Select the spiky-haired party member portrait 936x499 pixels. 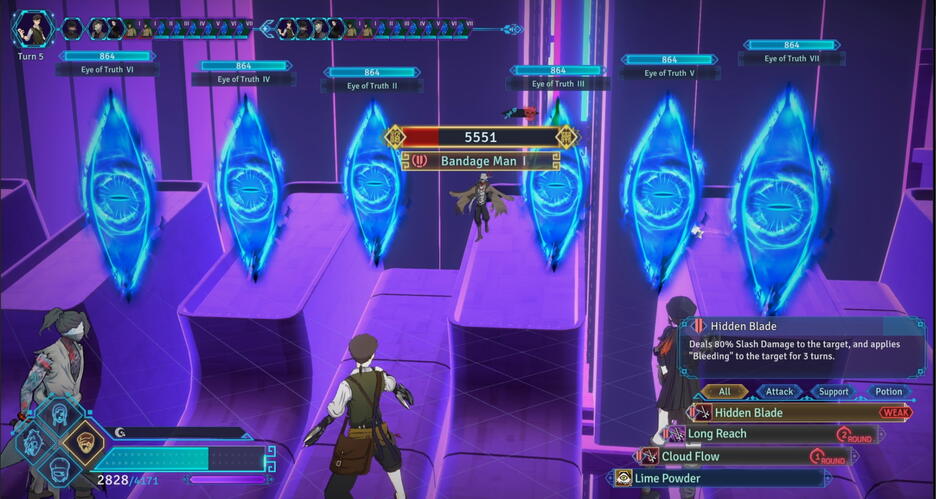(x=33, y=440)
